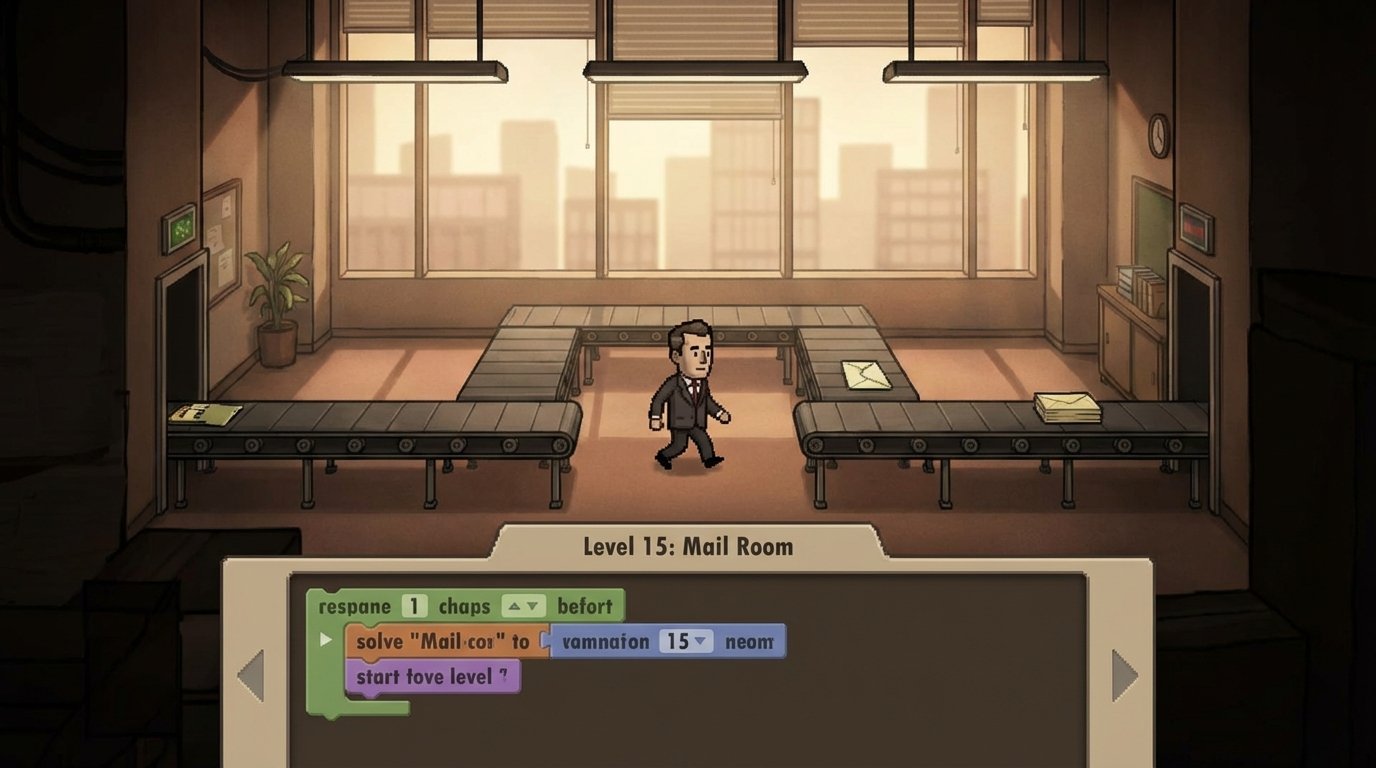The height and width of the screenshot is (768, 1376).
Task: Open the 15 dropdown in the blue block
Action: click(700, 642)
